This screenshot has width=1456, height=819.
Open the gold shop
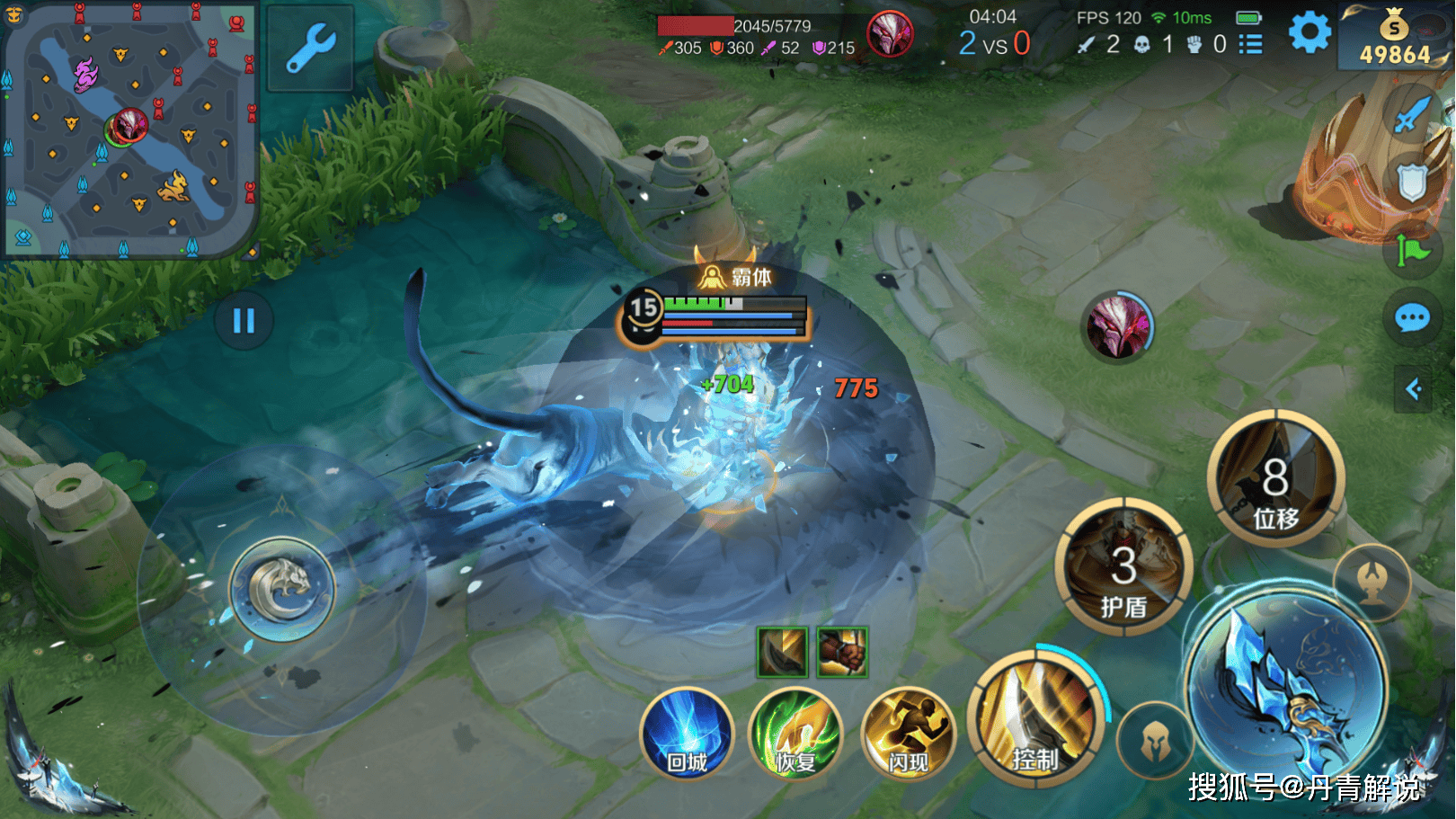click(1394, 38)
